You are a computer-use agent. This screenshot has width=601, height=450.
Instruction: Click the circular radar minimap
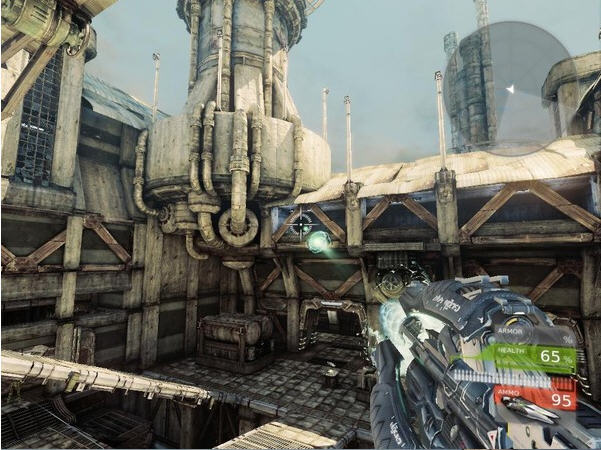[x=507, y=88]
